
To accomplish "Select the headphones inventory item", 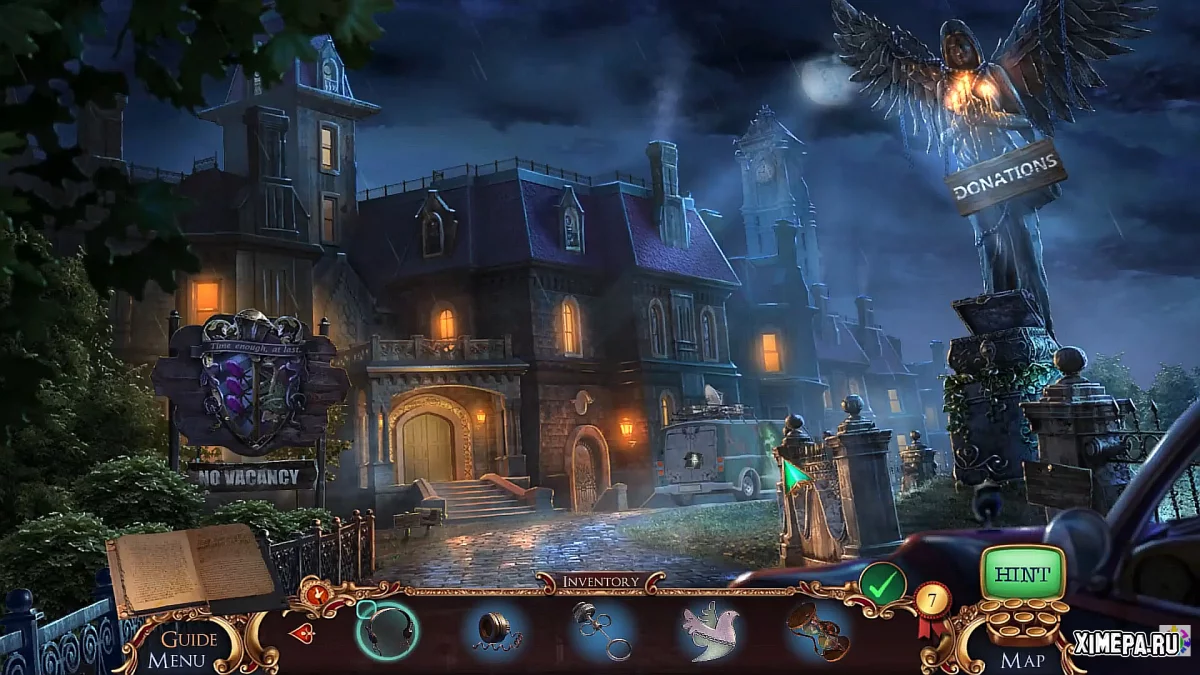I will coord(387,630).
